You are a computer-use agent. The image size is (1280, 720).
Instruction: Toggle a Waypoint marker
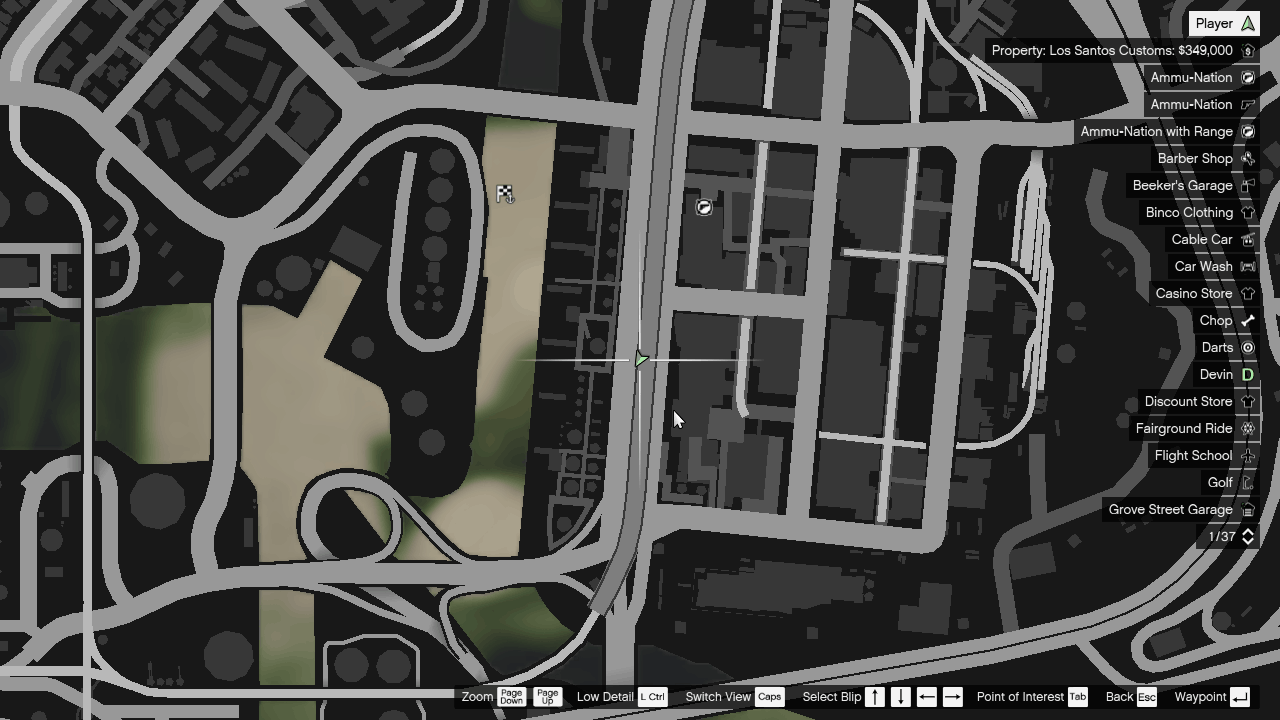pyautogui.click(x=1241, y=696)
